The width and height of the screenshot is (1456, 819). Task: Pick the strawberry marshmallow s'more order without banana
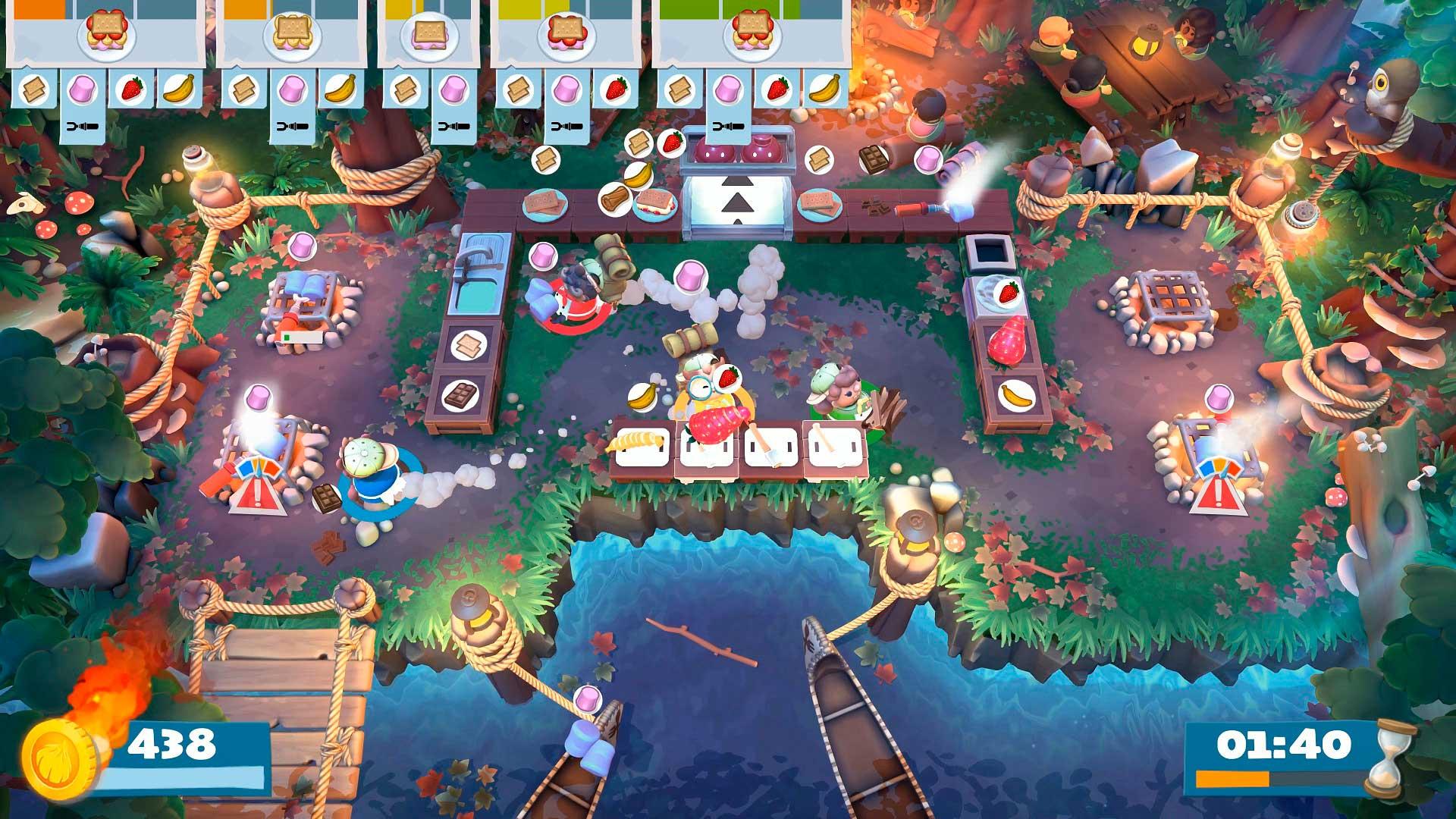click(563, 38)
